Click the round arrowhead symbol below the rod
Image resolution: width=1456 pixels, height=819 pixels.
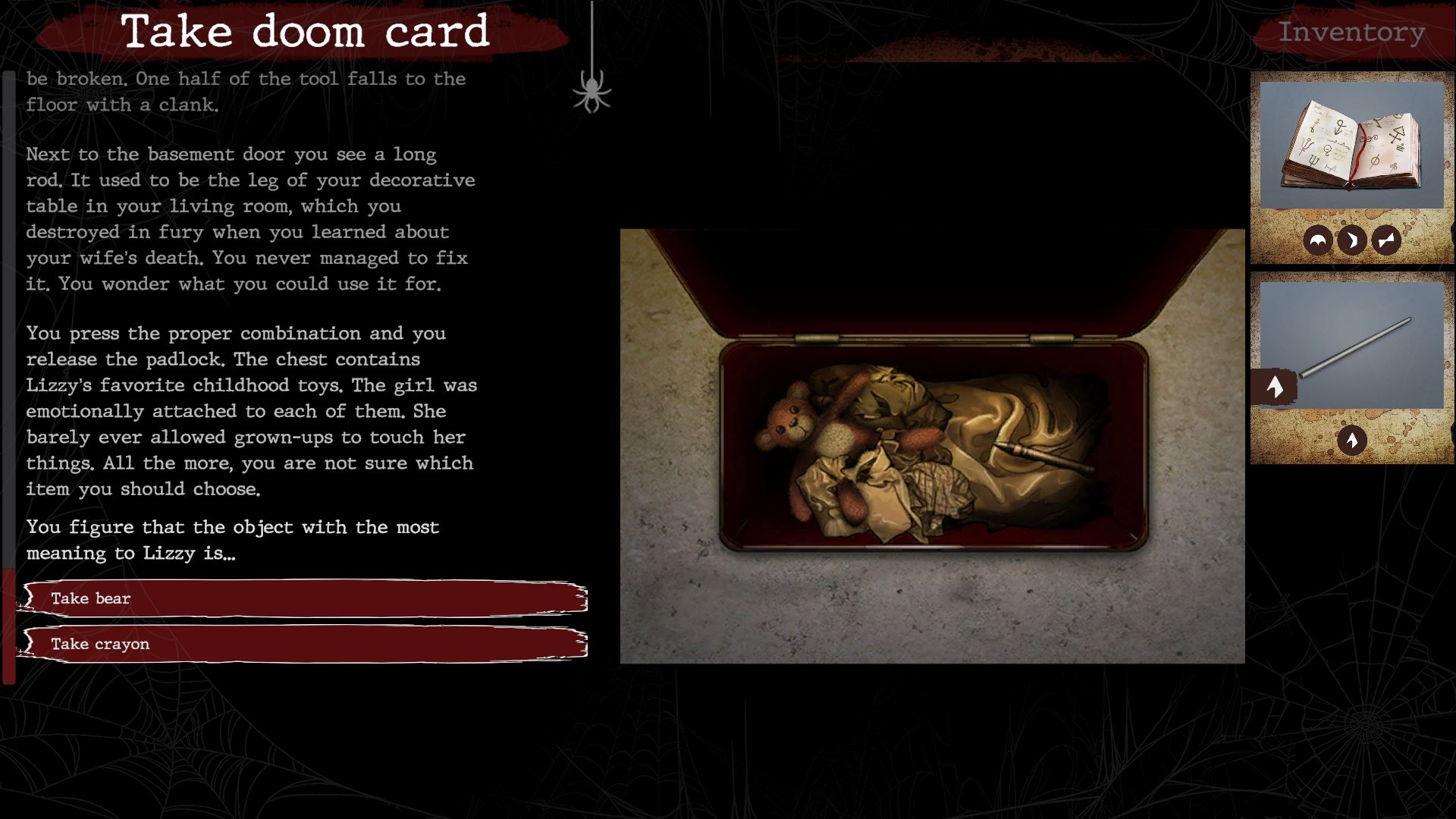(x=1351, y=440)
